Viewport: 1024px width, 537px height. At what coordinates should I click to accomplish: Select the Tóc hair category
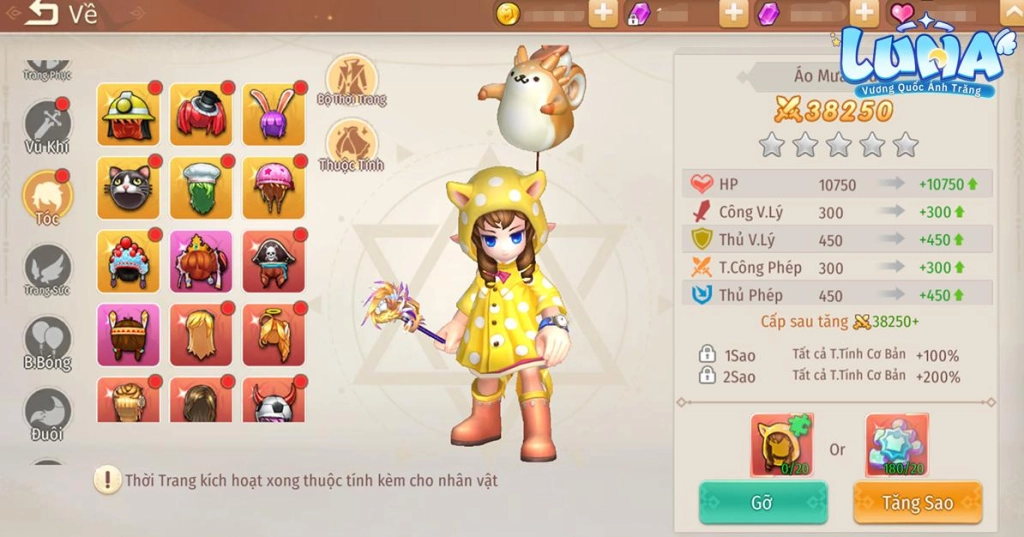coord(47,196)
